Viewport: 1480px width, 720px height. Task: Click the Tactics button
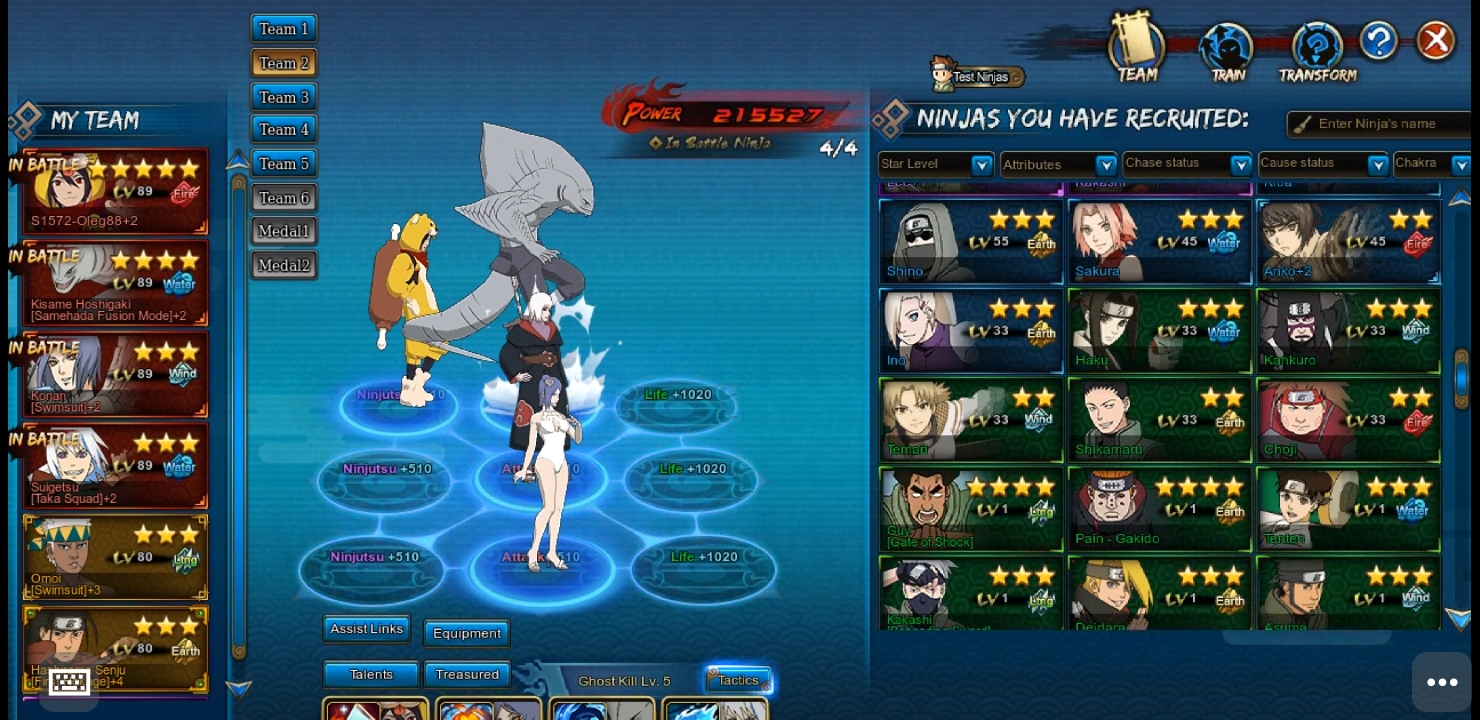(x=738, y=681)
